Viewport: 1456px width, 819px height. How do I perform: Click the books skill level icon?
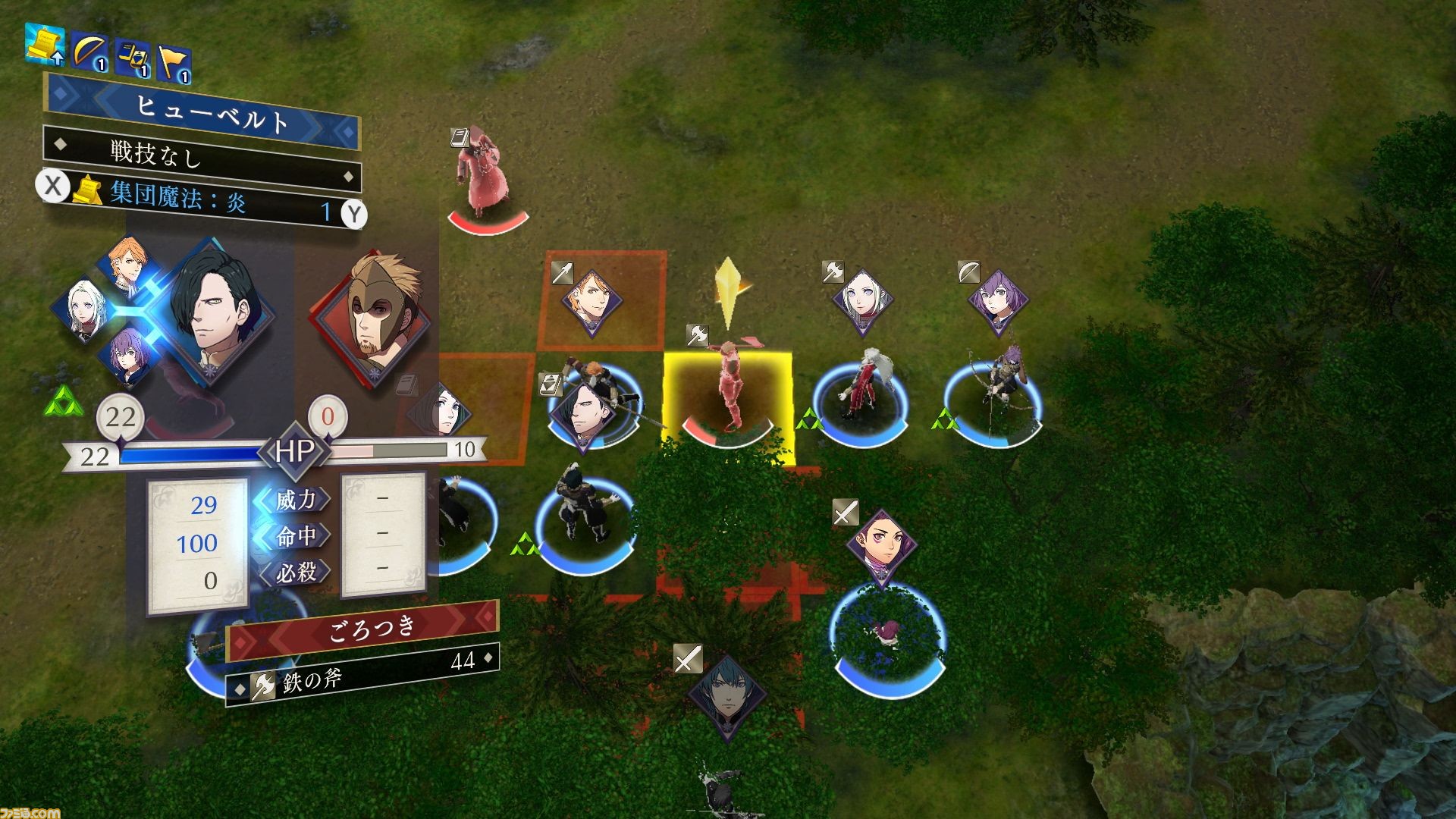[x=132, y=59]
